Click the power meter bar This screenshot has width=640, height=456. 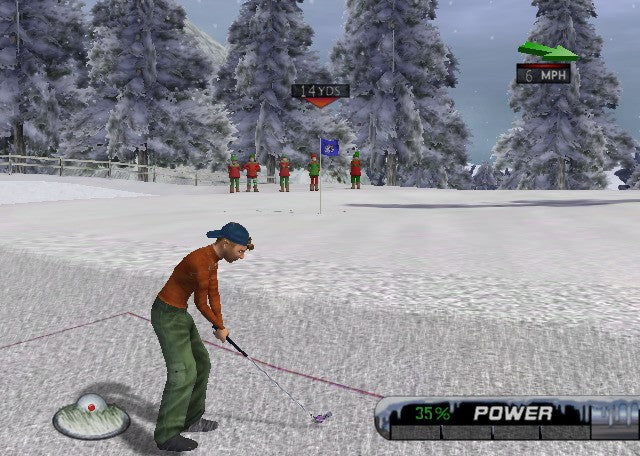coord(507,431)
